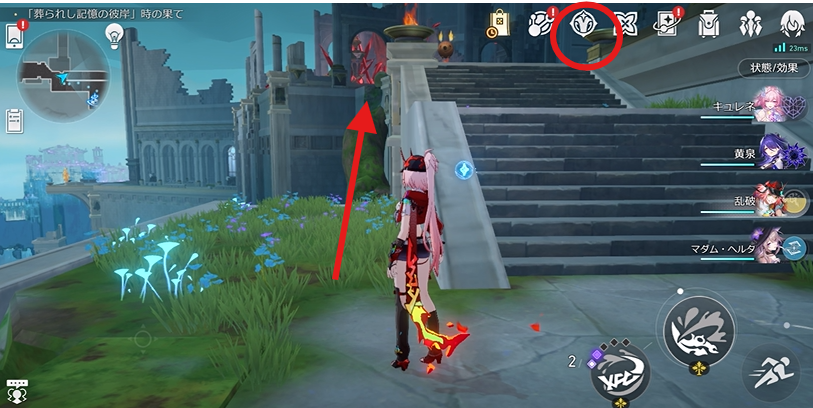Screen dimensions: 813x408
Task: Switch to party member 乱破
Action: [770, 200]
